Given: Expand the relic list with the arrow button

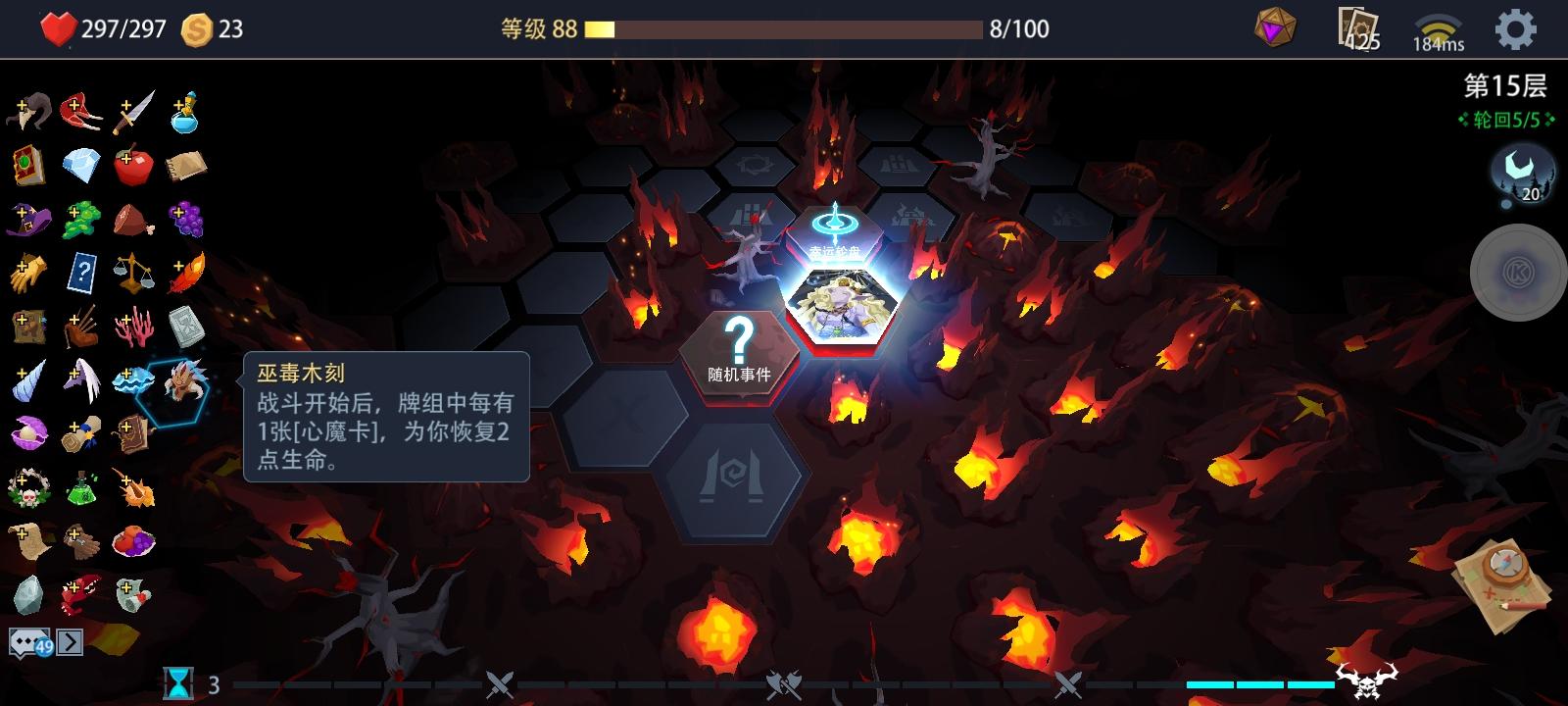Looking at the screenshot, I should point(69,643).
